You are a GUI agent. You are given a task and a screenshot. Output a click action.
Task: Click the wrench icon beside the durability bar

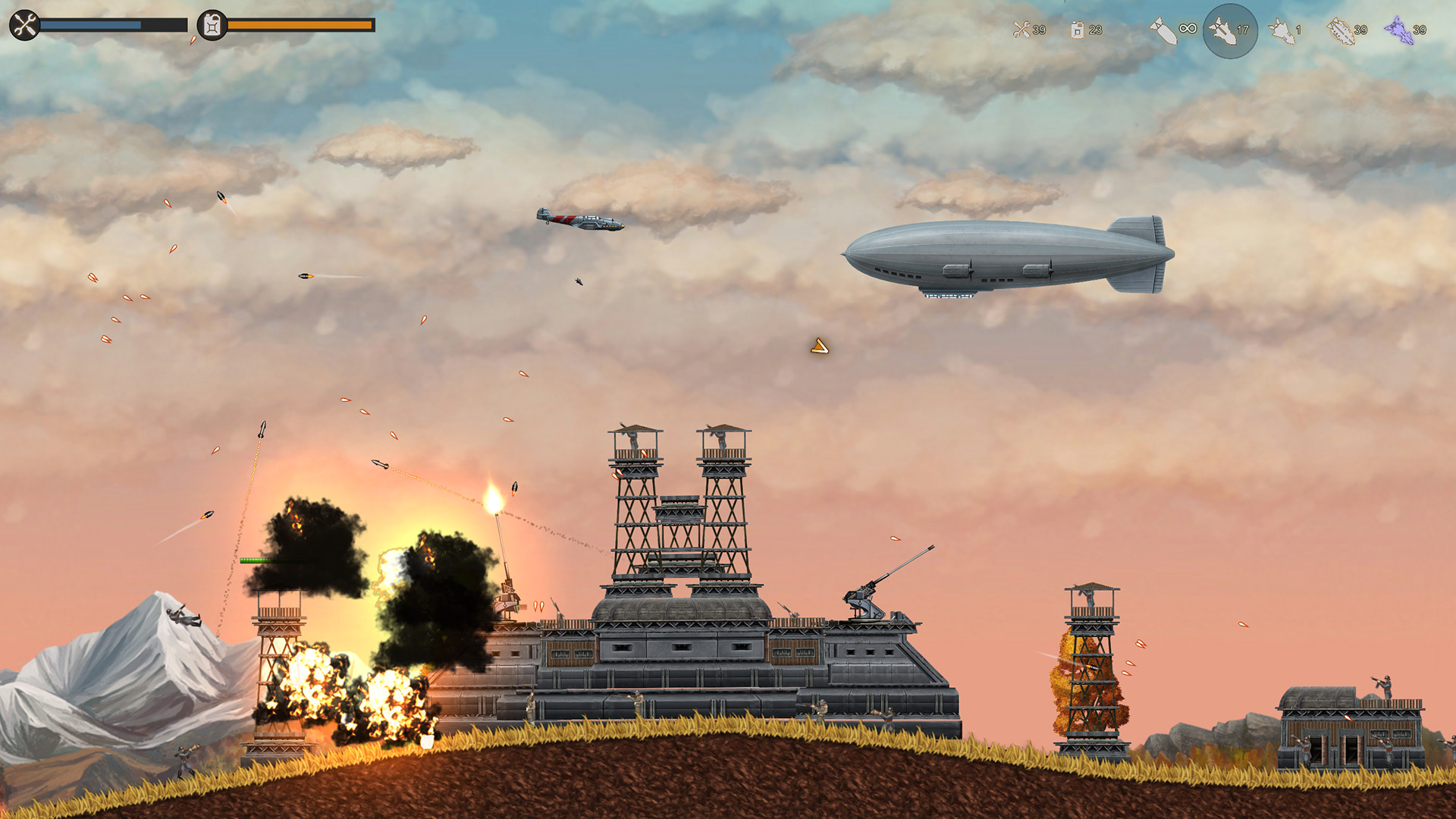point(24,24)
